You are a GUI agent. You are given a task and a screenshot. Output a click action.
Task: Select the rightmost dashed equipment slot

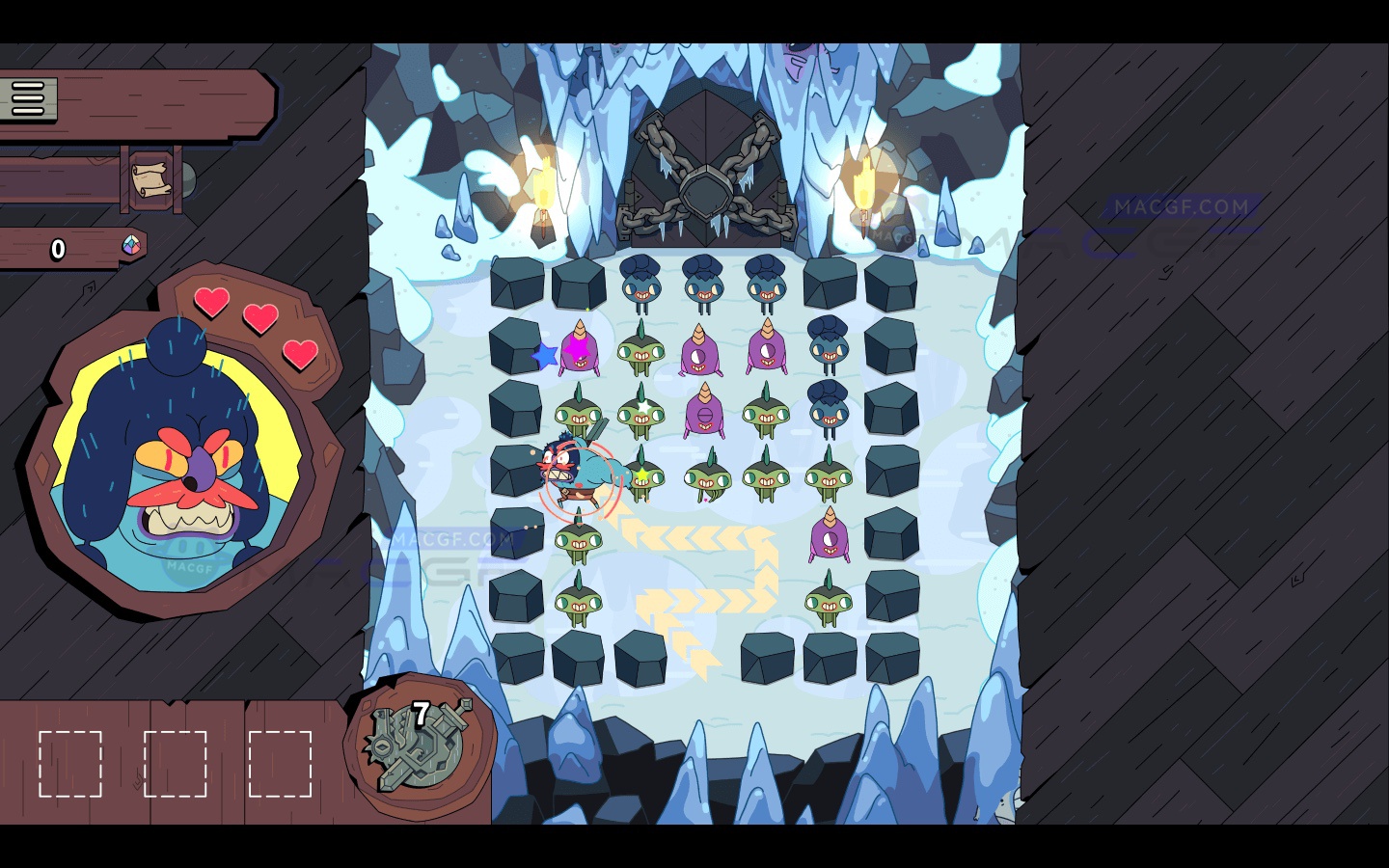pyautogui.click(x=283, y=765)
